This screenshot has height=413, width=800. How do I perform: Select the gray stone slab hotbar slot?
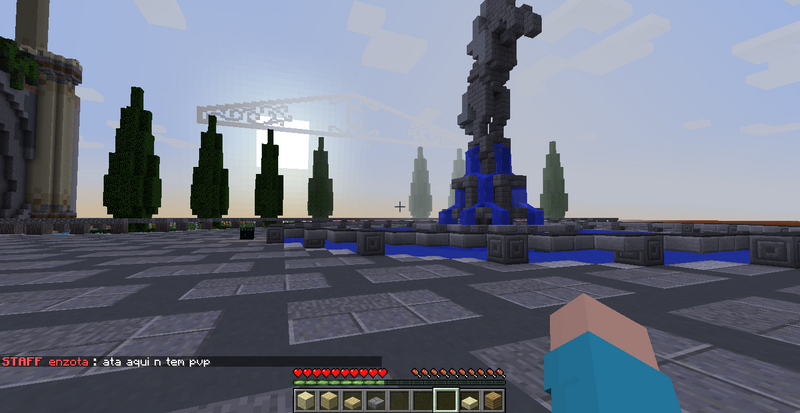pyautogui.click(x=376, y=401)
